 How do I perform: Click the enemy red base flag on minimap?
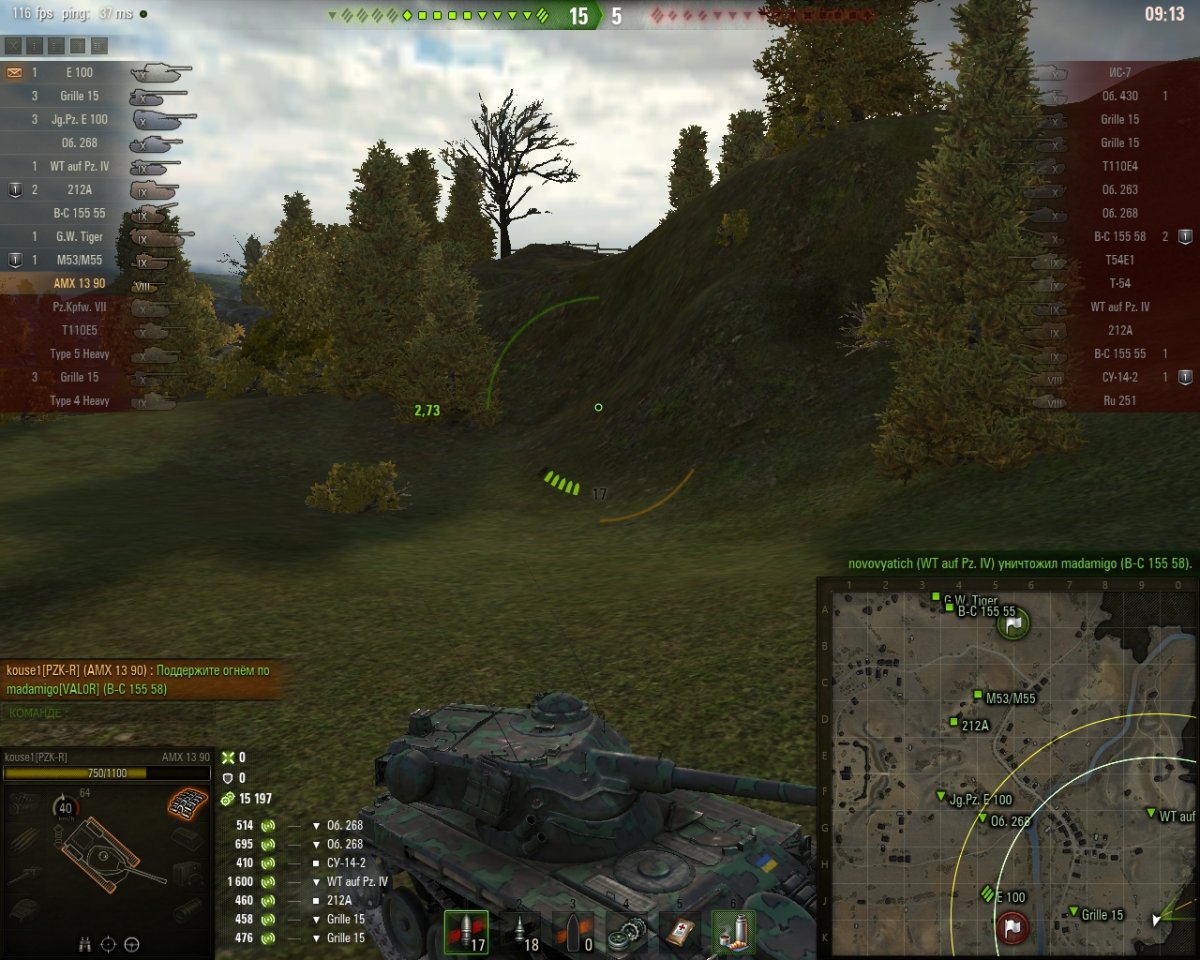[x=1011, y=927]
